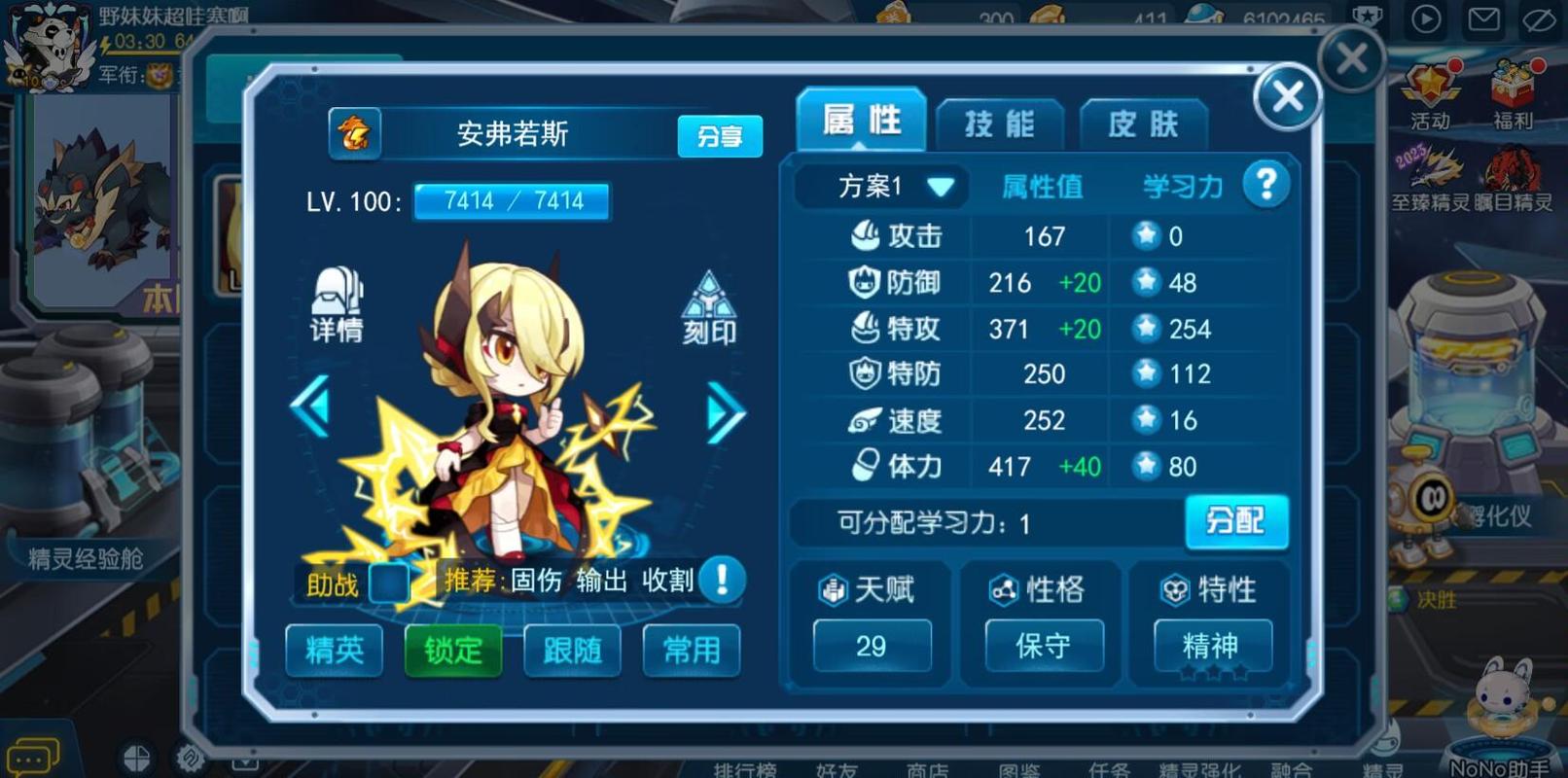The height and width of the screenshot is (778, 1568).
Task: Click the right arrow to next pet
Action: point(725,413)
